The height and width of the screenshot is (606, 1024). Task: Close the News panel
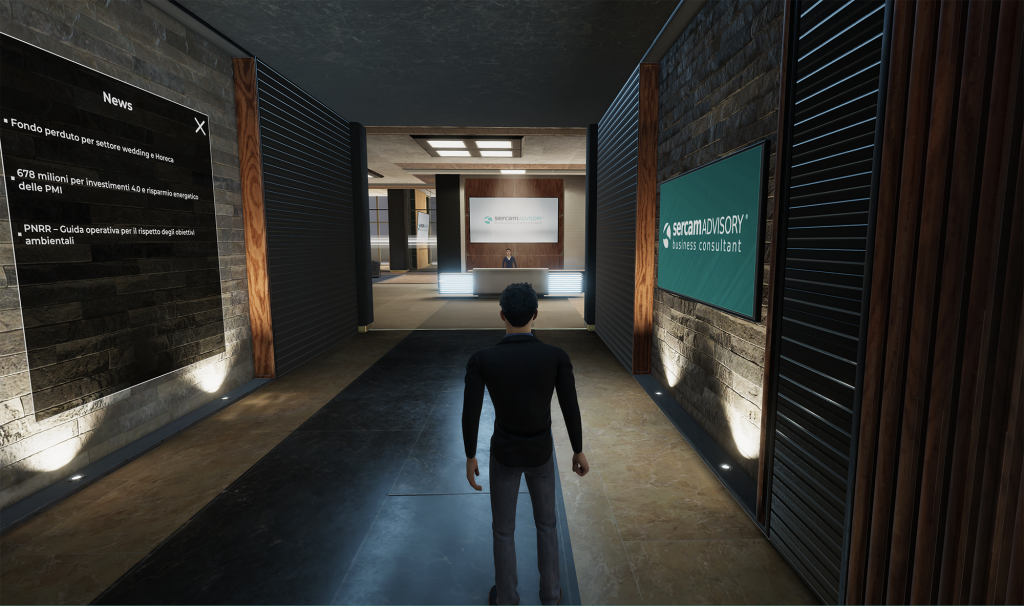(x=200, y=126)
